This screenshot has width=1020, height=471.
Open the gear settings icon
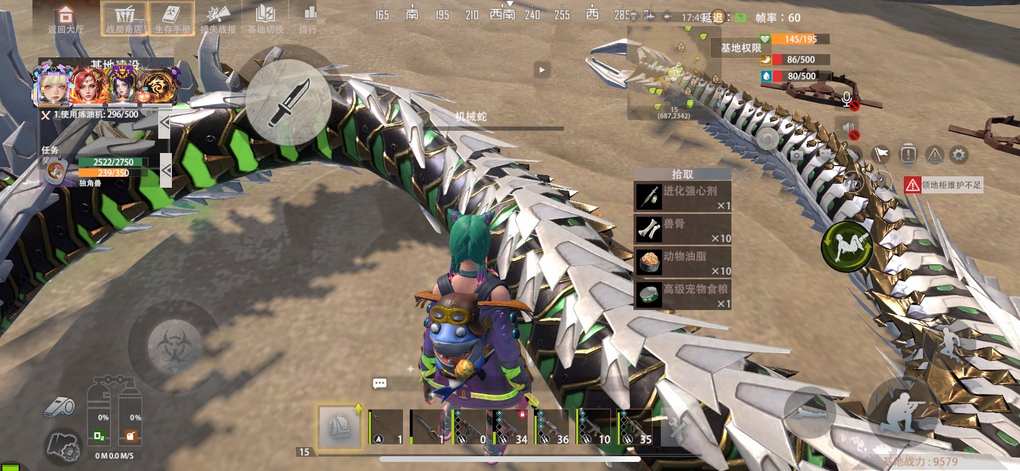click(x=958, y=154)
